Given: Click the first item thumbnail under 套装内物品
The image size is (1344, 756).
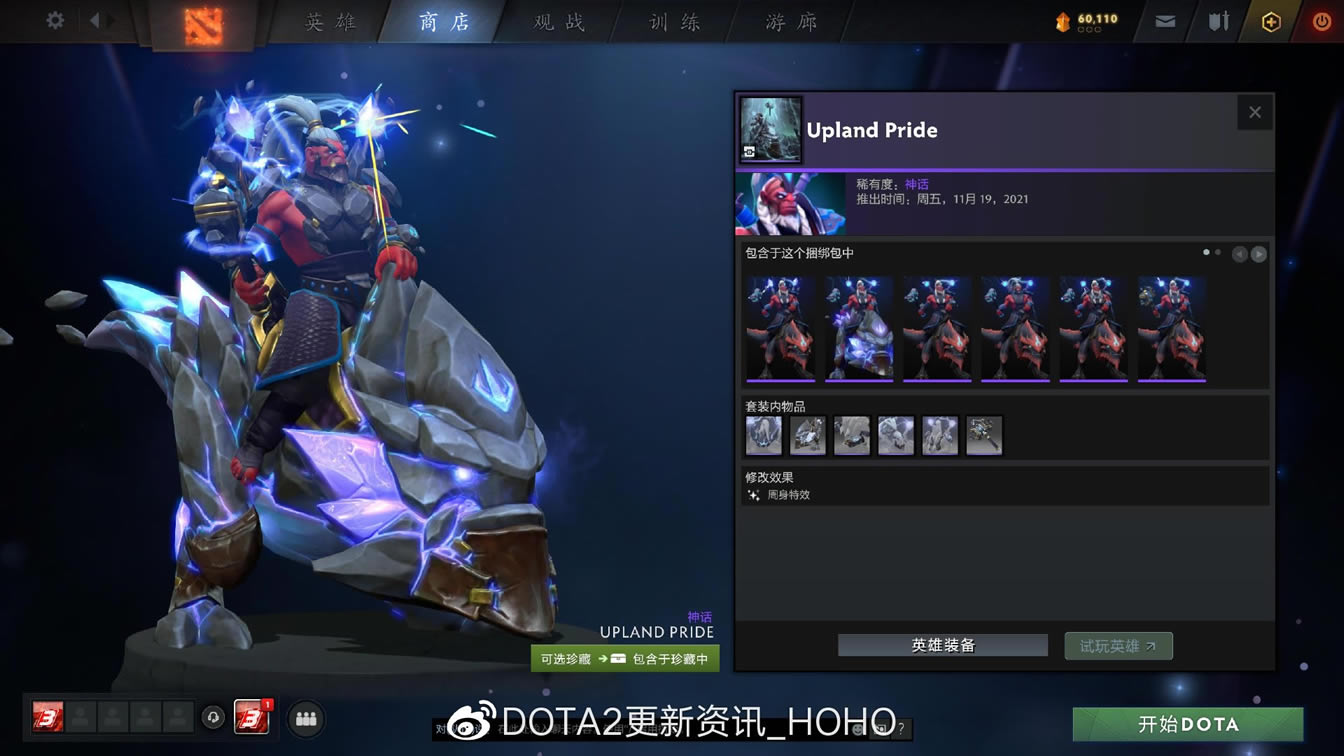Looking at the screenshot, I should point(763,435).
